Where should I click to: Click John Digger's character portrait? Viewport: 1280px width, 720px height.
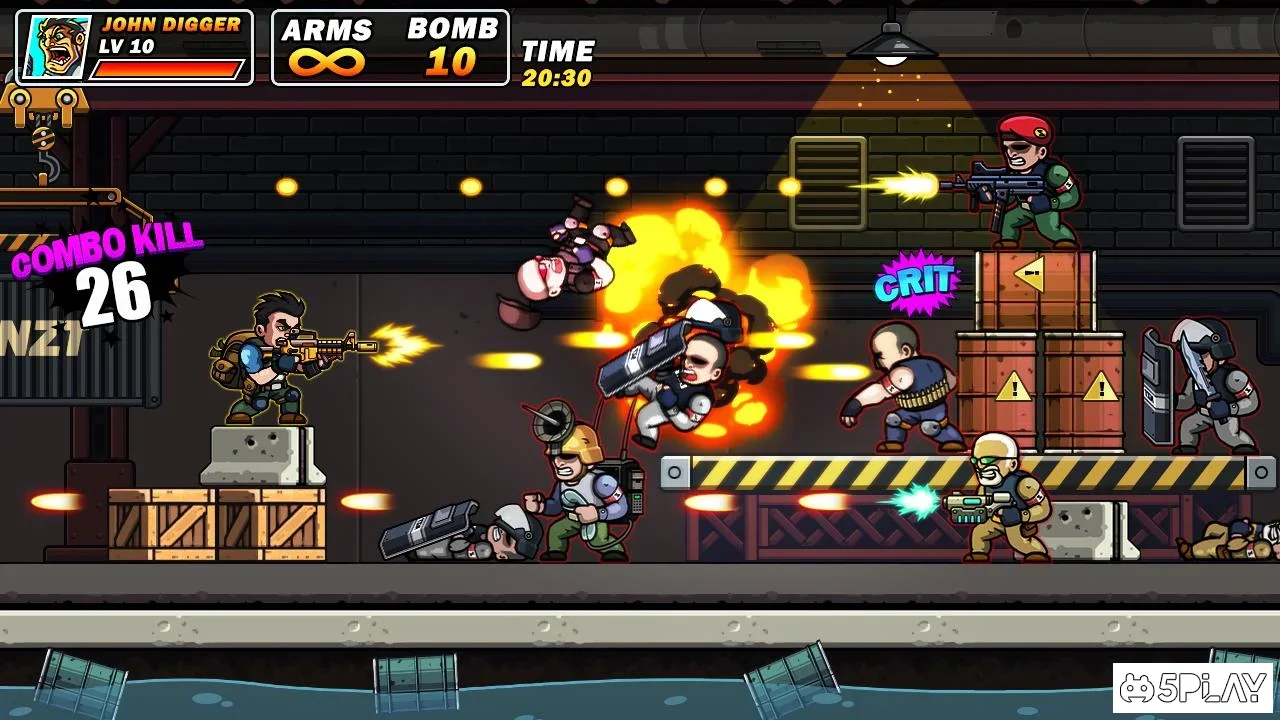[x=56, y=48]
